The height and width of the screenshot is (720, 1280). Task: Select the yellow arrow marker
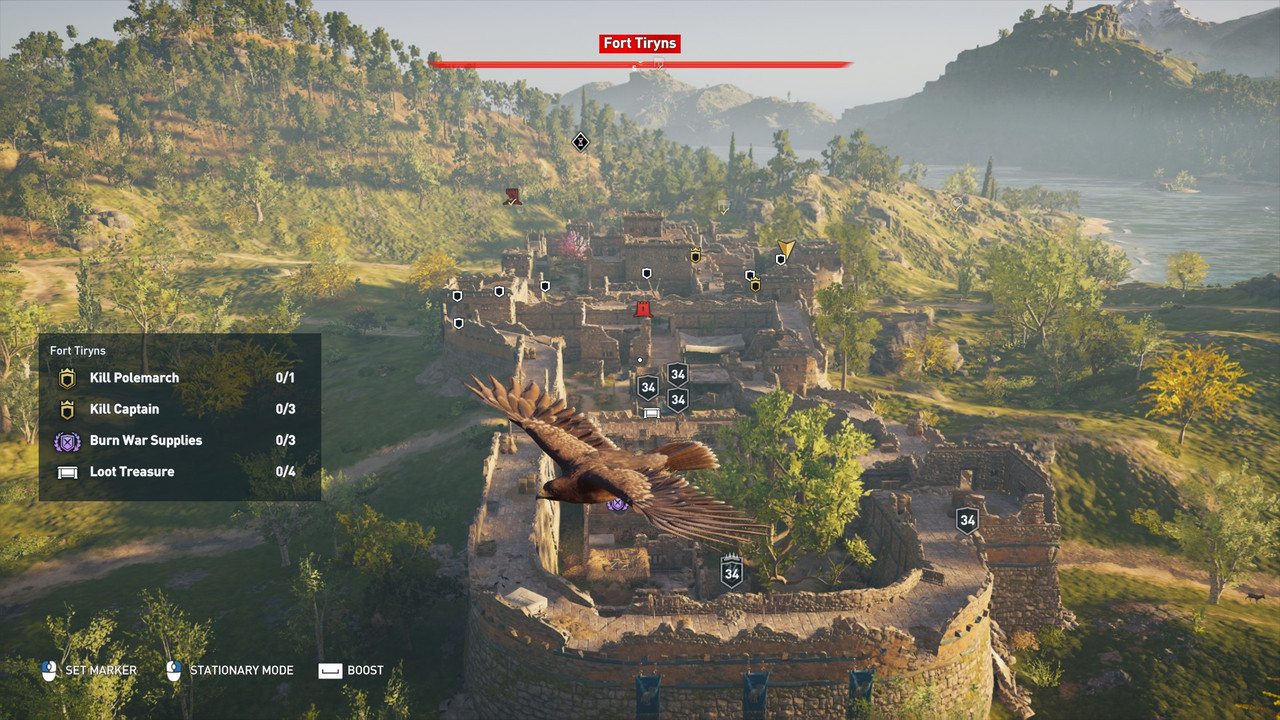787,249
